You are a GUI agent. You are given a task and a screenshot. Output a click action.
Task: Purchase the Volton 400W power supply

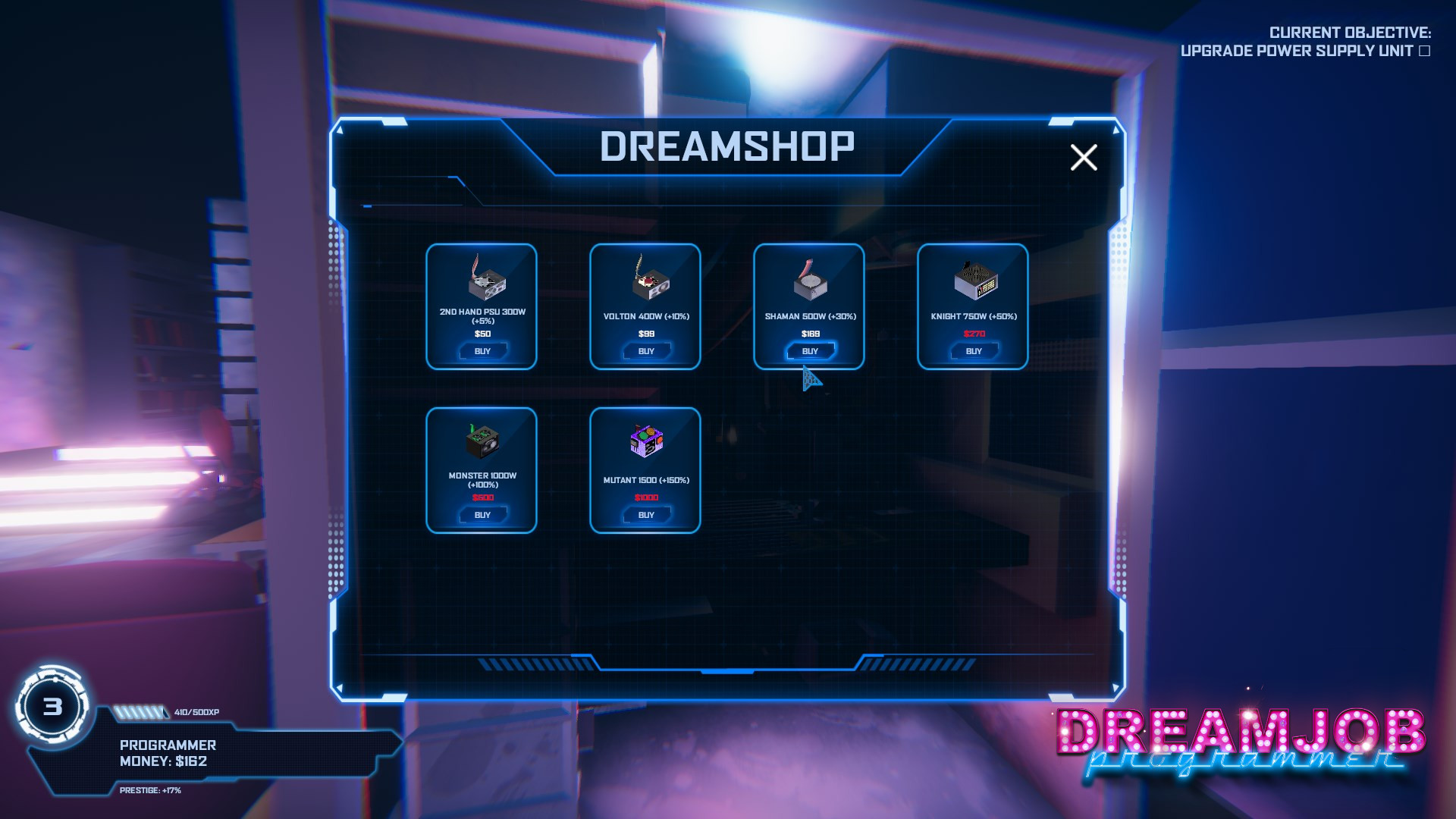pos(645,350)
